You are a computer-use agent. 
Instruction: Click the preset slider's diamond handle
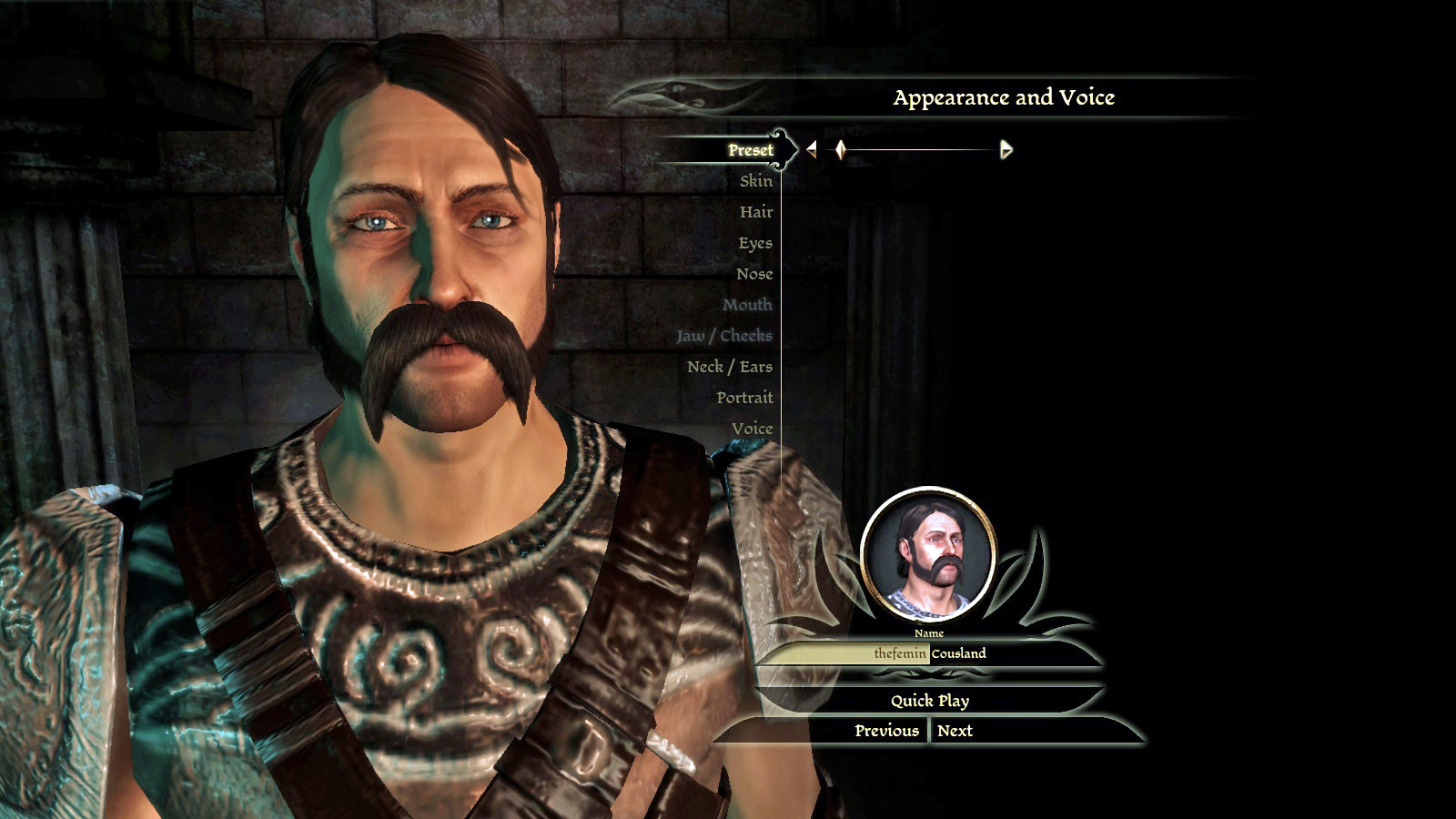click(840, 149)
